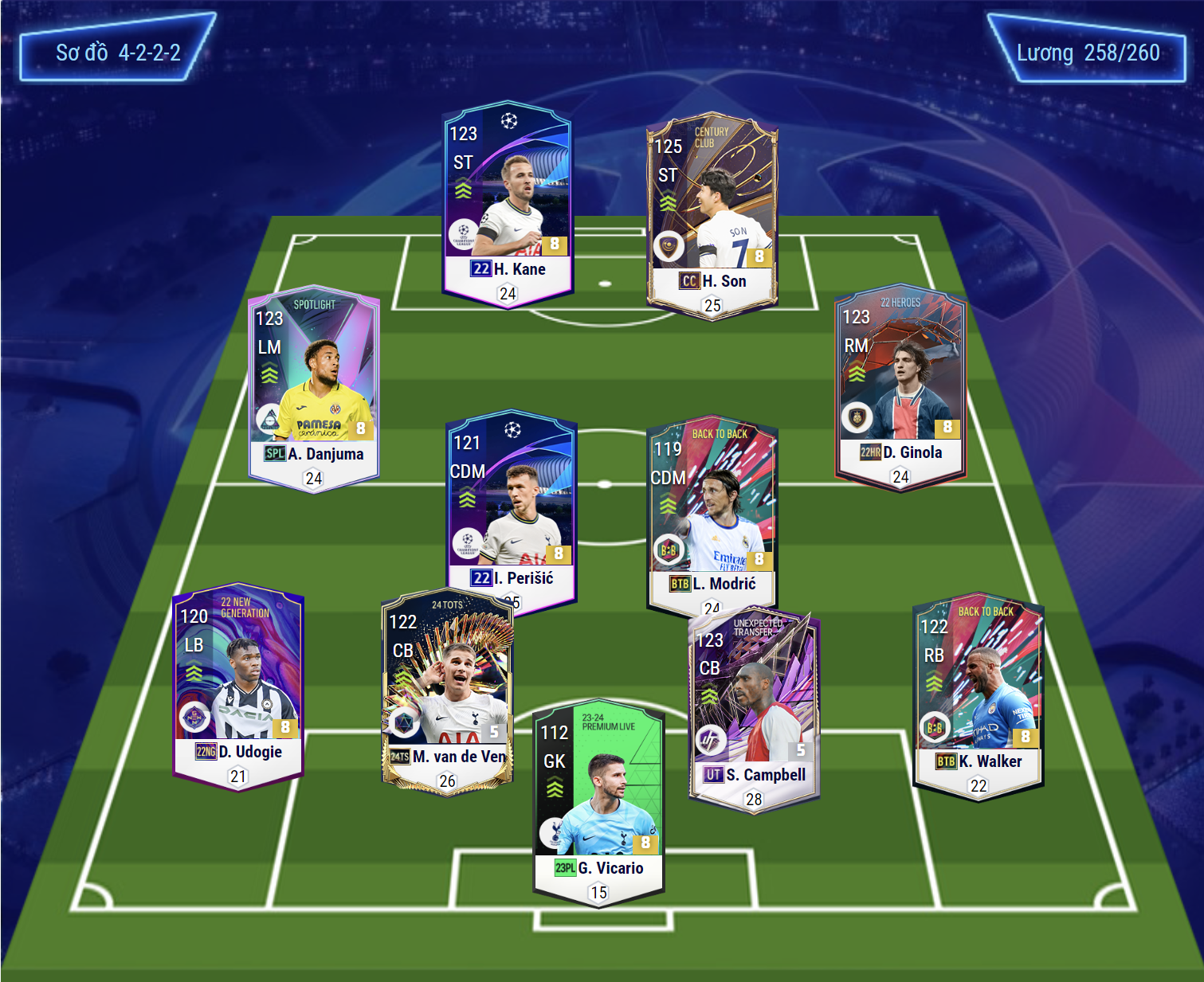Select M. van de Ven centre back card
The width and height of the screenshot is (1204, 982).
tap(448, 691)
